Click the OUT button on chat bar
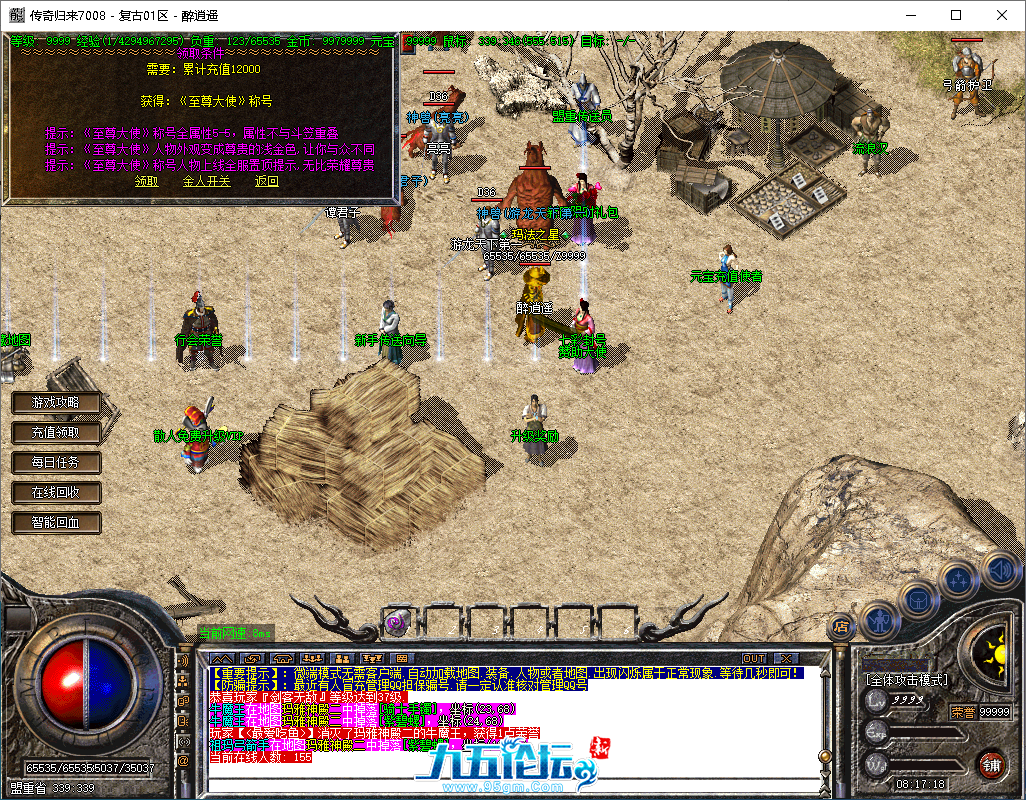Screen dimensions: 1026x800 point(753,658)
